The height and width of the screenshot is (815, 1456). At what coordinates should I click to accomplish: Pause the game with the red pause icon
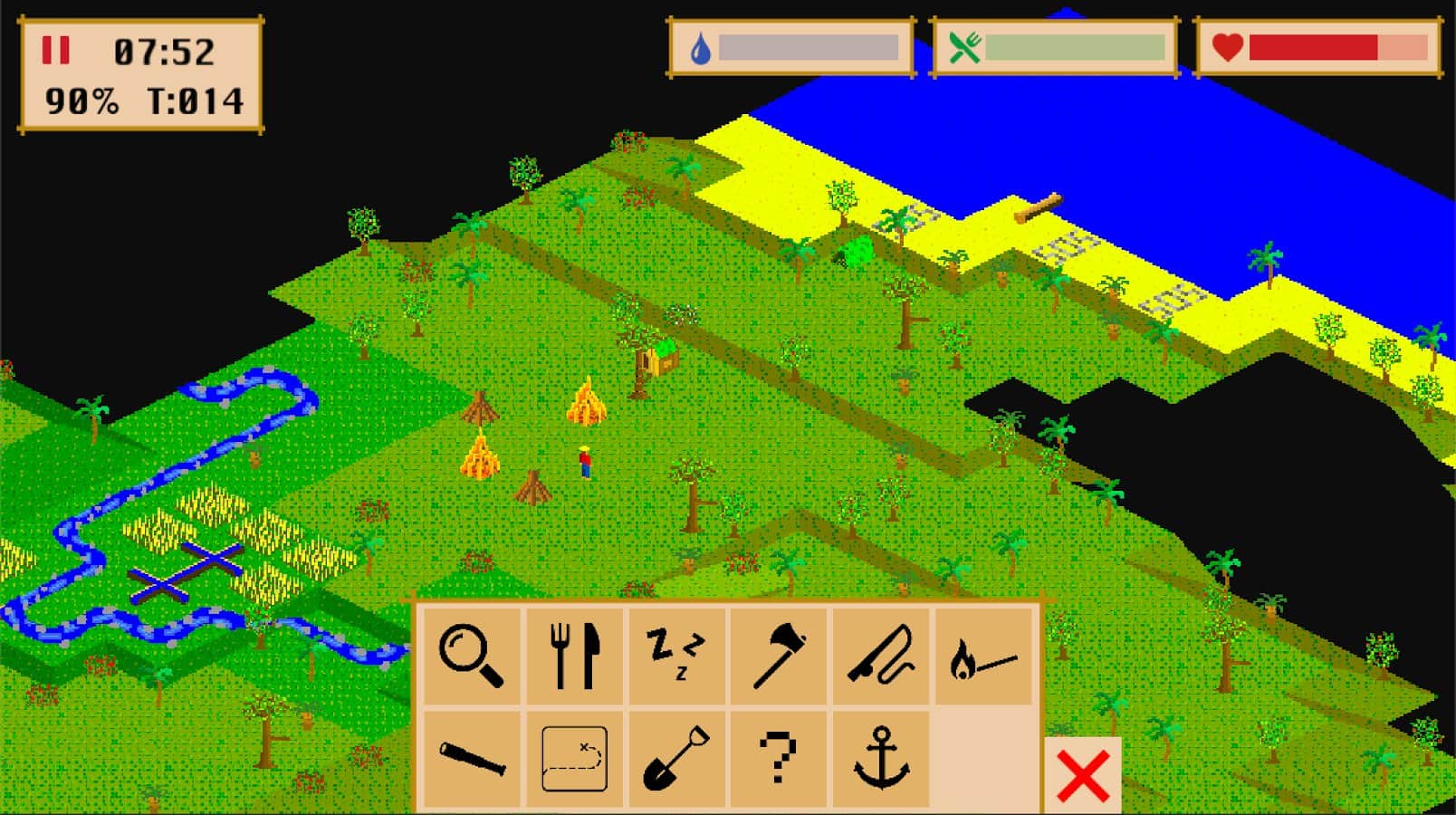(x=55, y=51)
